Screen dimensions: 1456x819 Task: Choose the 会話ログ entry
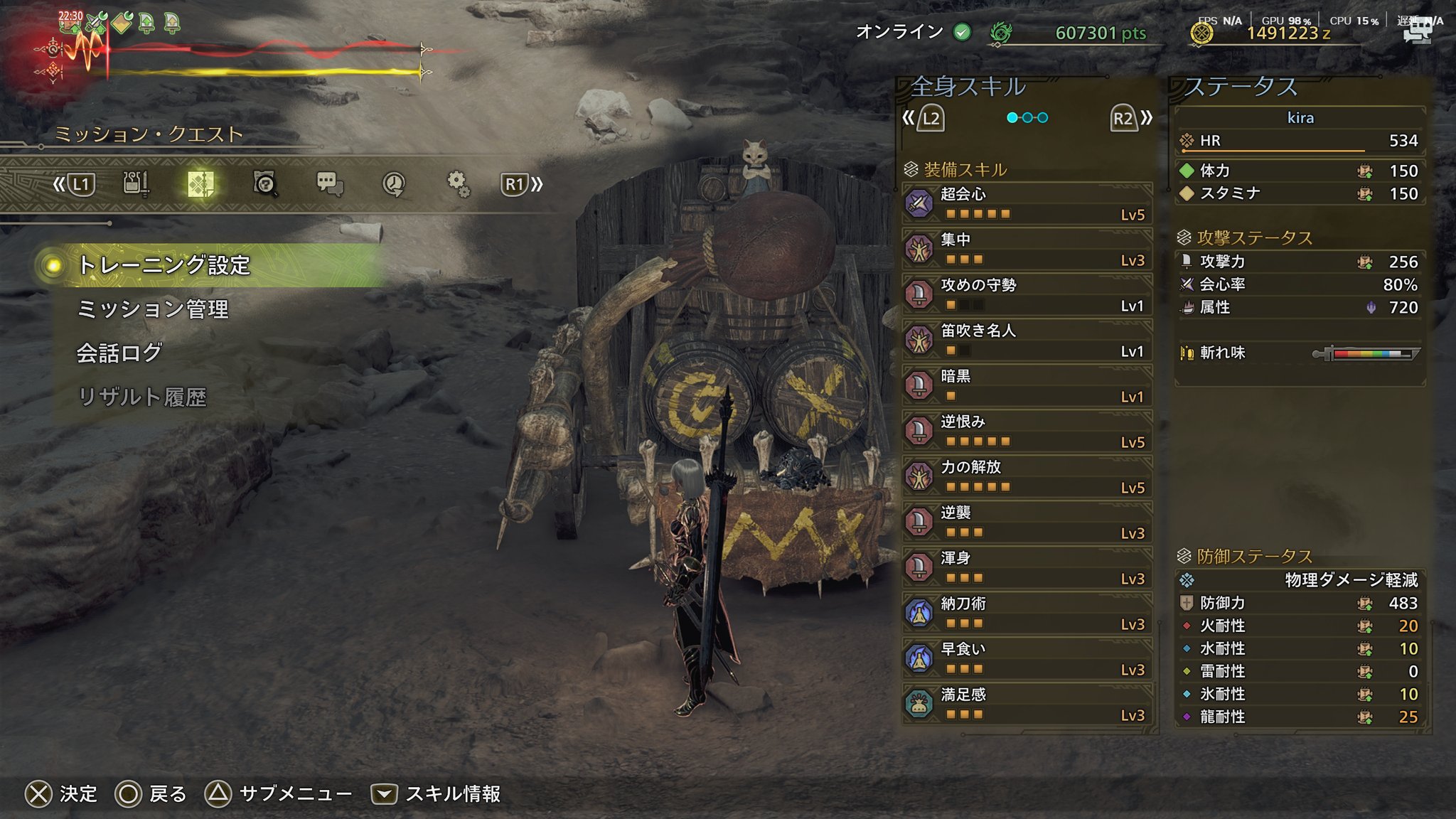119,353
